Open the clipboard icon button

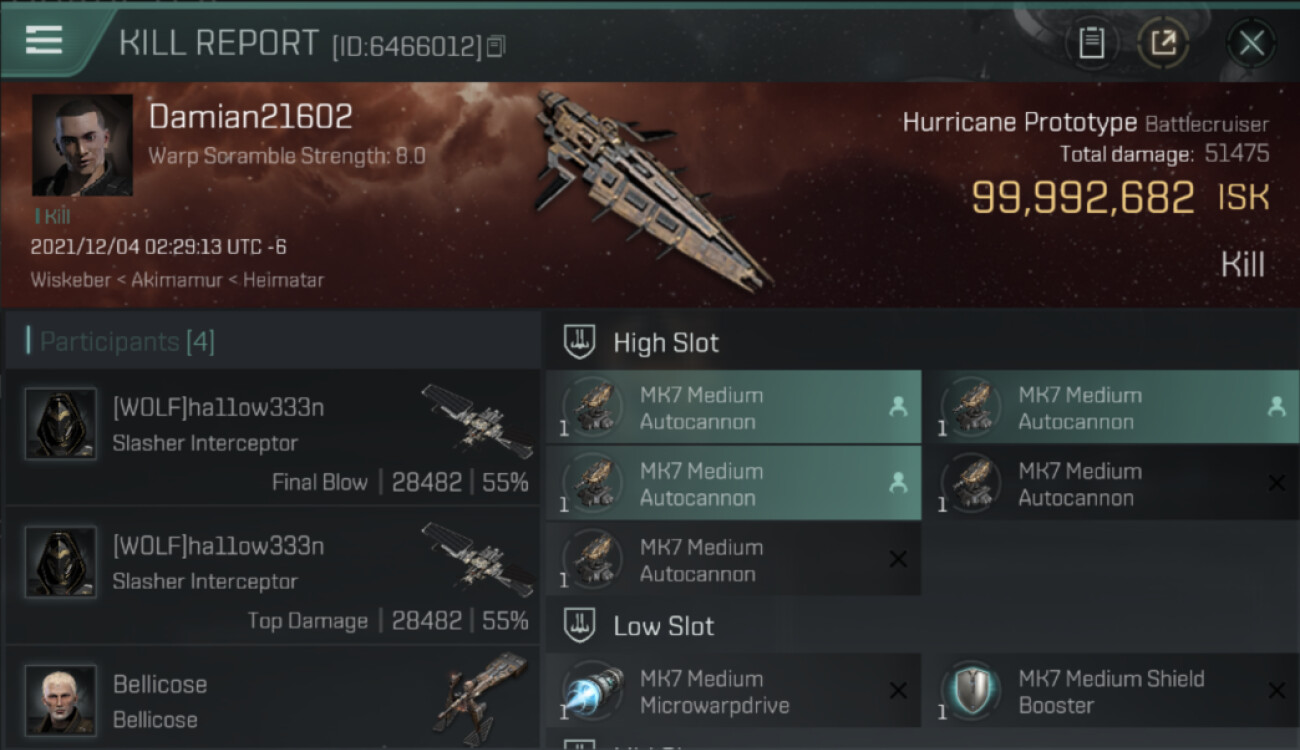1091,43
